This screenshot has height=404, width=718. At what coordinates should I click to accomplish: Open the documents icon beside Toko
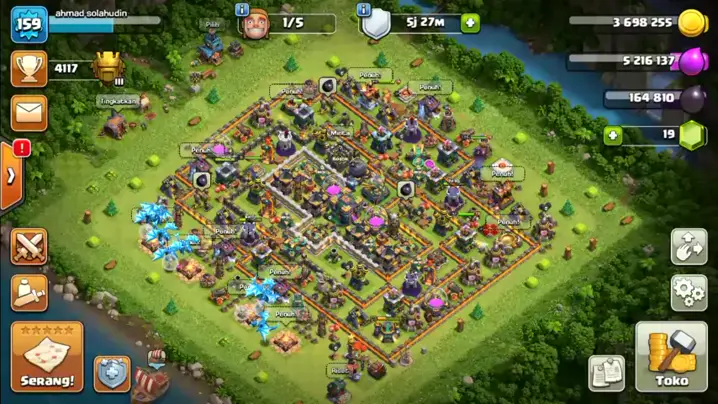pyautogui.click(x=606, y=372)
